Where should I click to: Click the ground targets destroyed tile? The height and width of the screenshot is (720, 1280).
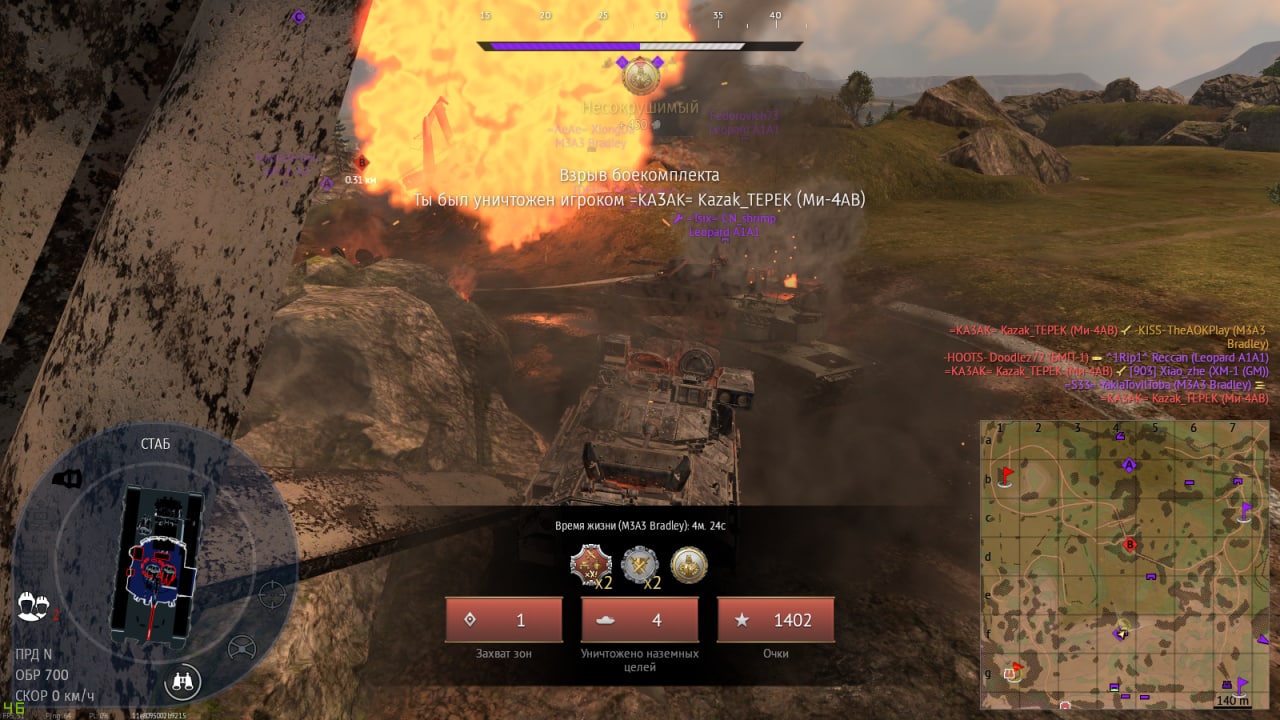(x=640, y=620)
